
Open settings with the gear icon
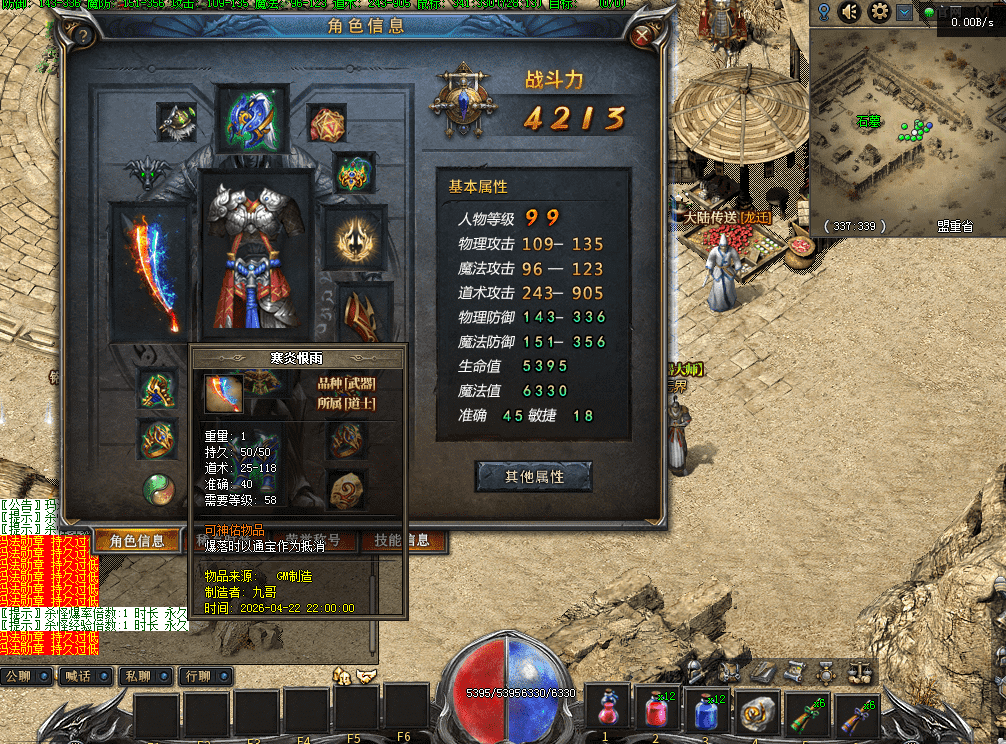click(880, 12)
